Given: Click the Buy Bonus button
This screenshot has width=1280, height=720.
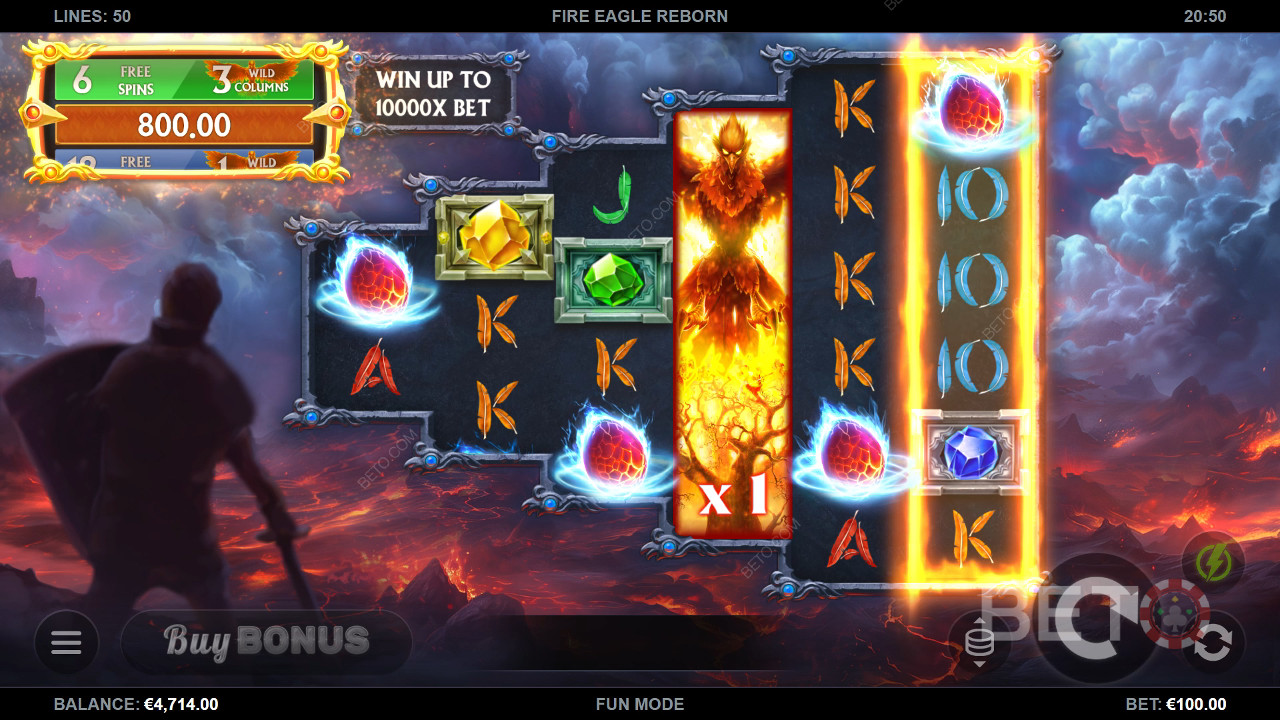Looking at the screenshot, I should click(x=266, y=642).
